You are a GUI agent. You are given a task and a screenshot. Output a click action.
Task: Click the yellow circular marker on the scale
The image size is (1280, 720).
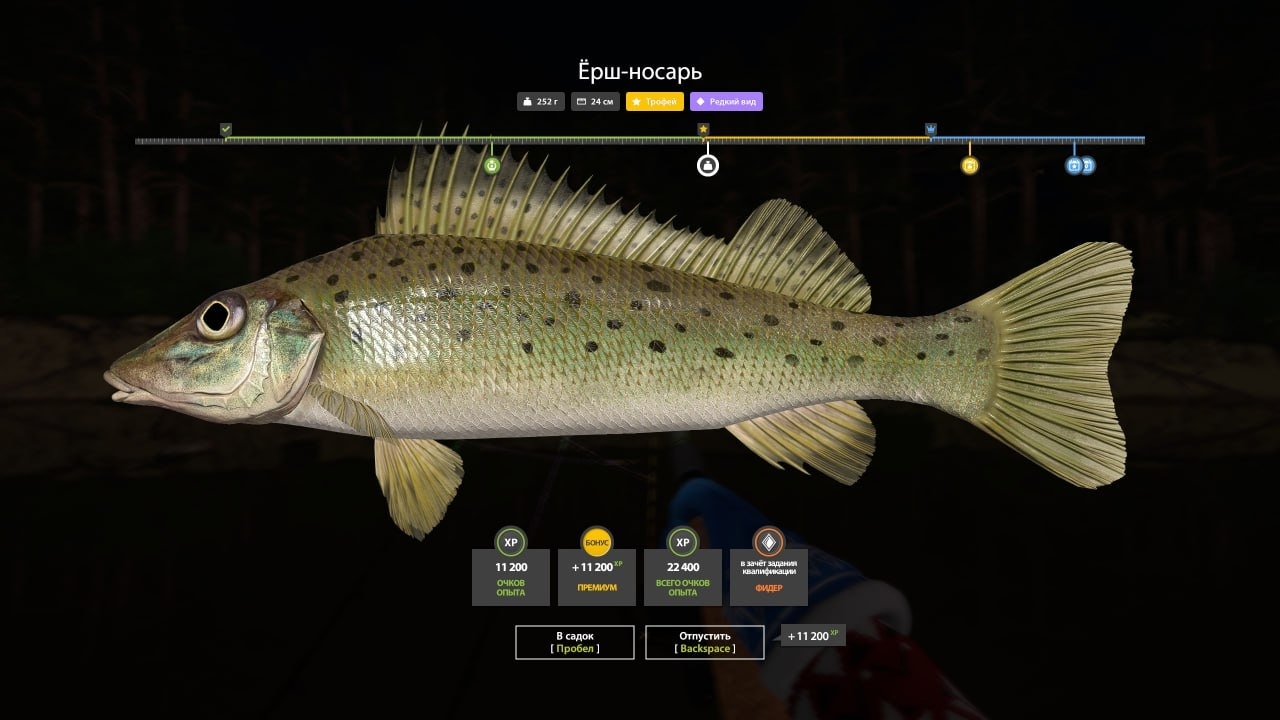(x=969, y=165)
